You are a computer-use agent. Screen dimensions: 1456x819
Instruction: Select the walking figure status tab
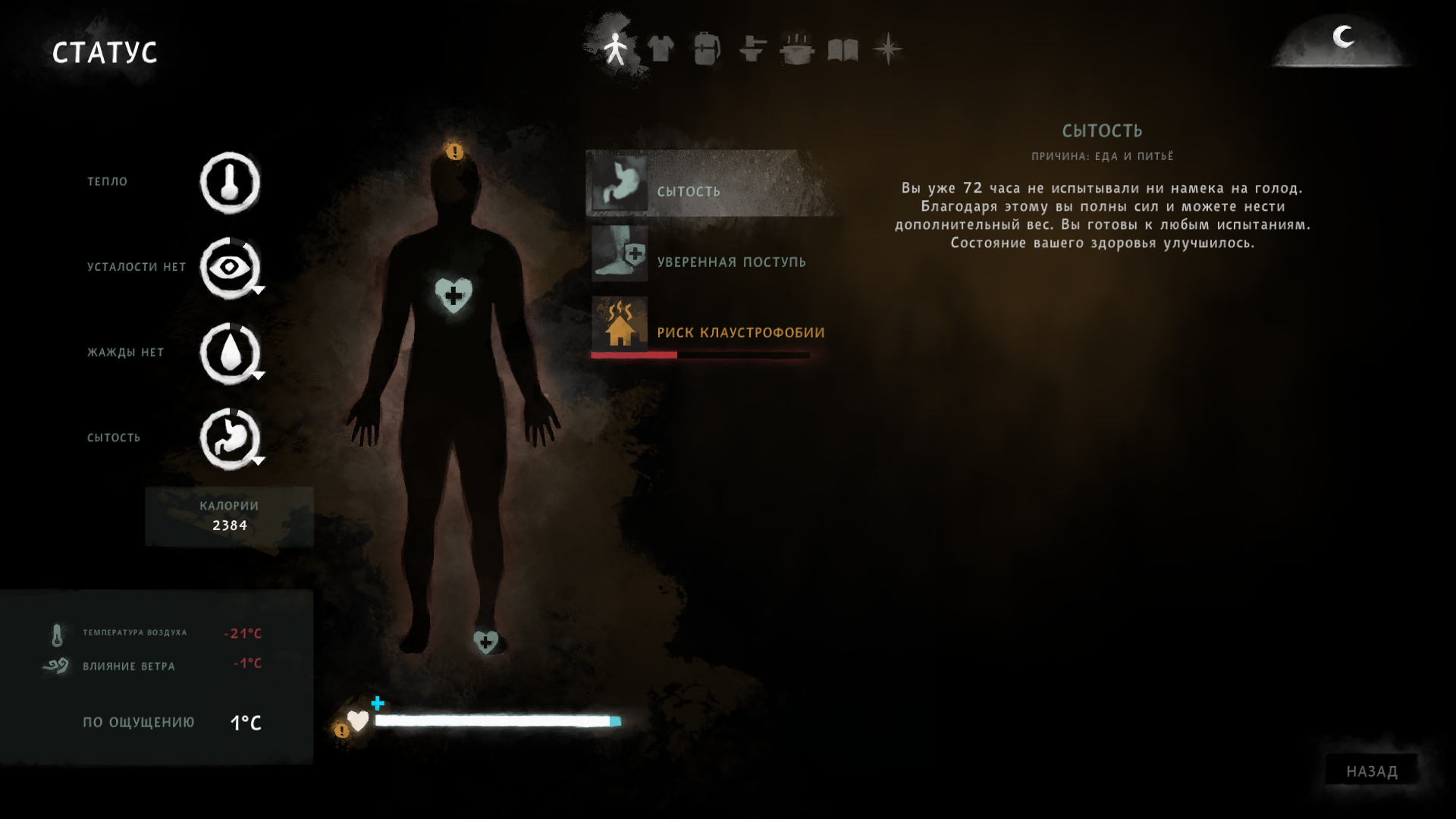pyautogui.click(x=616, y=49)
